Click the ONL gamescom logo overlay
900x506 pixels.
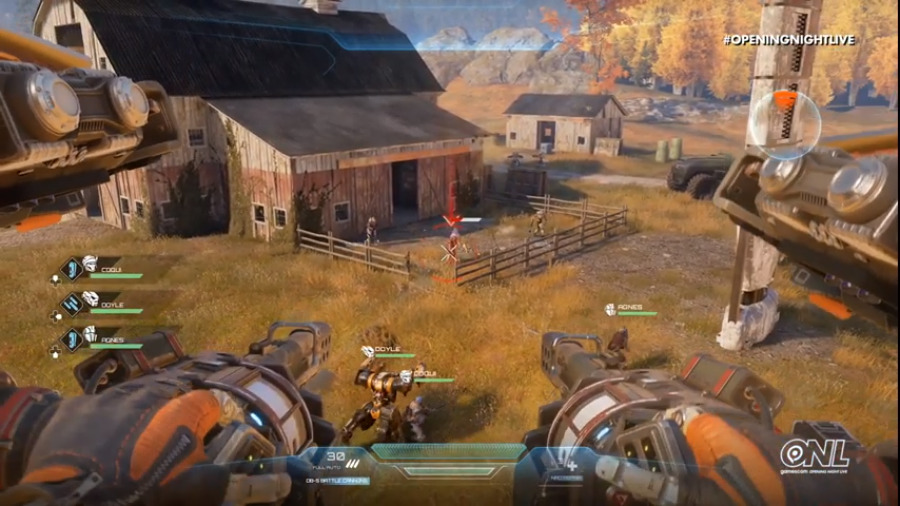pyautogui.click(x=815, y=455)
